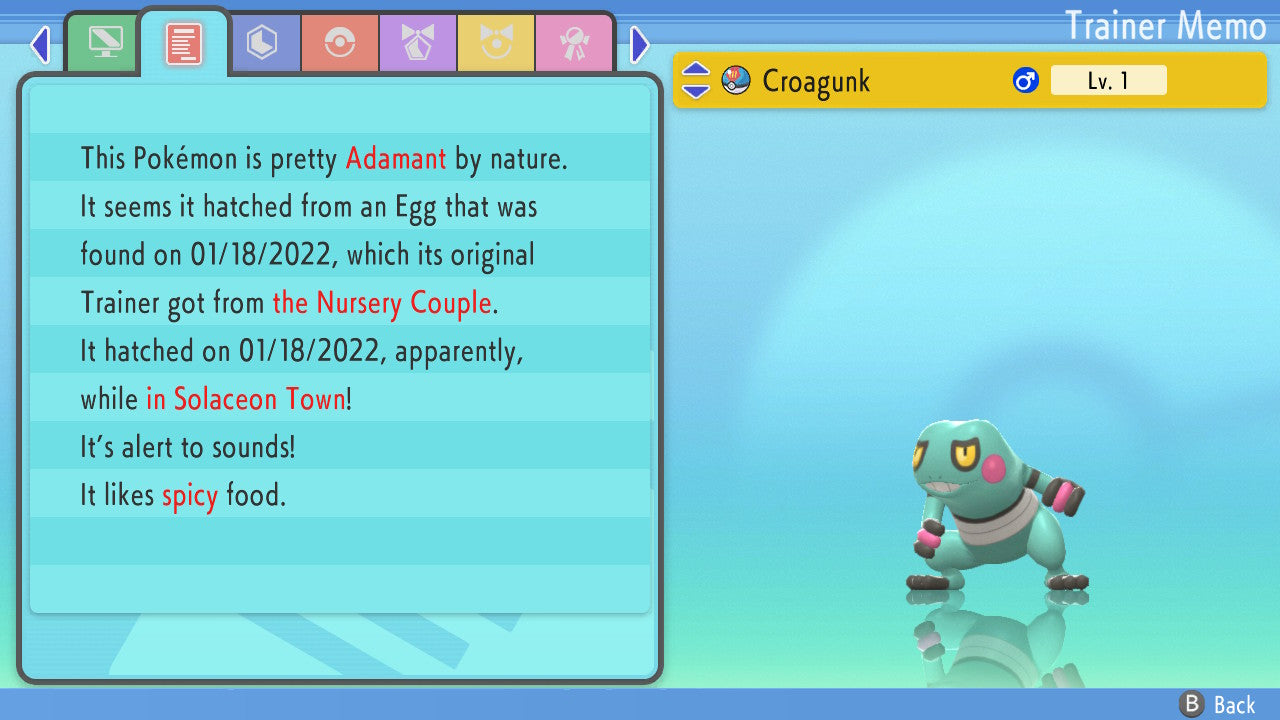Viewport: 1280px width, 720px height.
Task: Show the yellow bow and circle tab
Action: (x=496, y=44)
